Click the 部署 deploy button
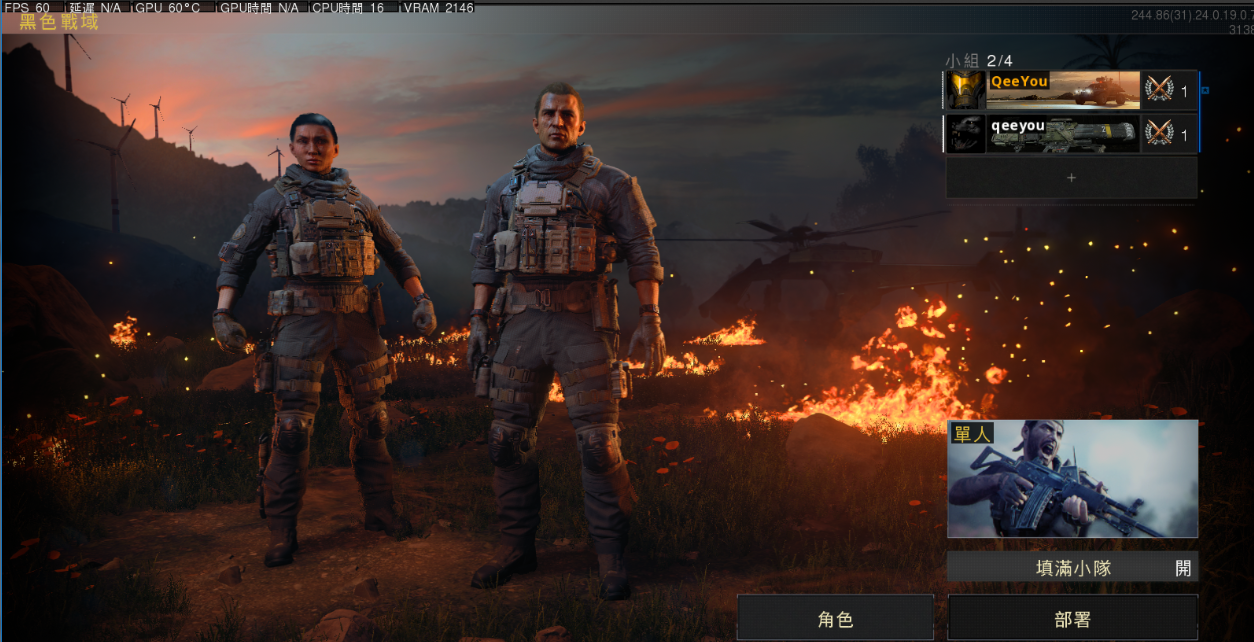This screenshot has width=1254, height=642. (x=1072, y=619)
